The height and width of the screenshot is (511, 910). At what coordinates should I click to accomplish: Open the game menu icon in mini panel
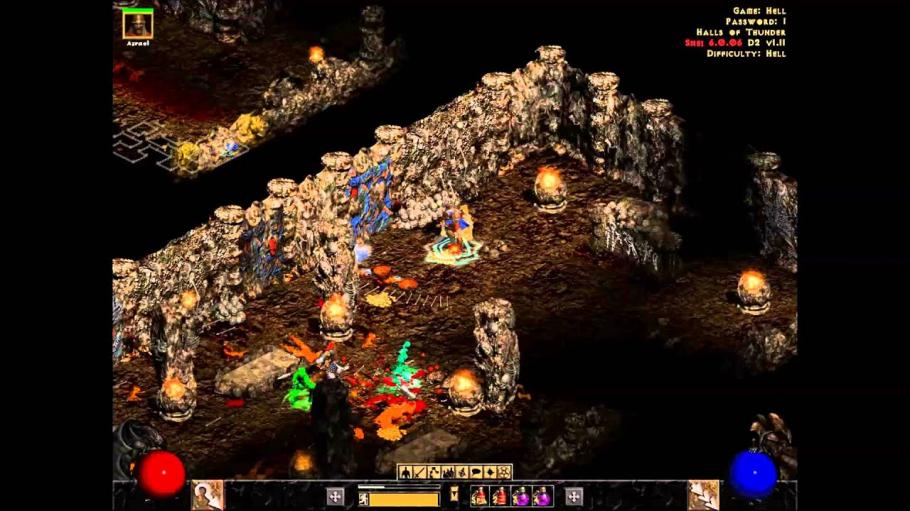tap(504, 472)
